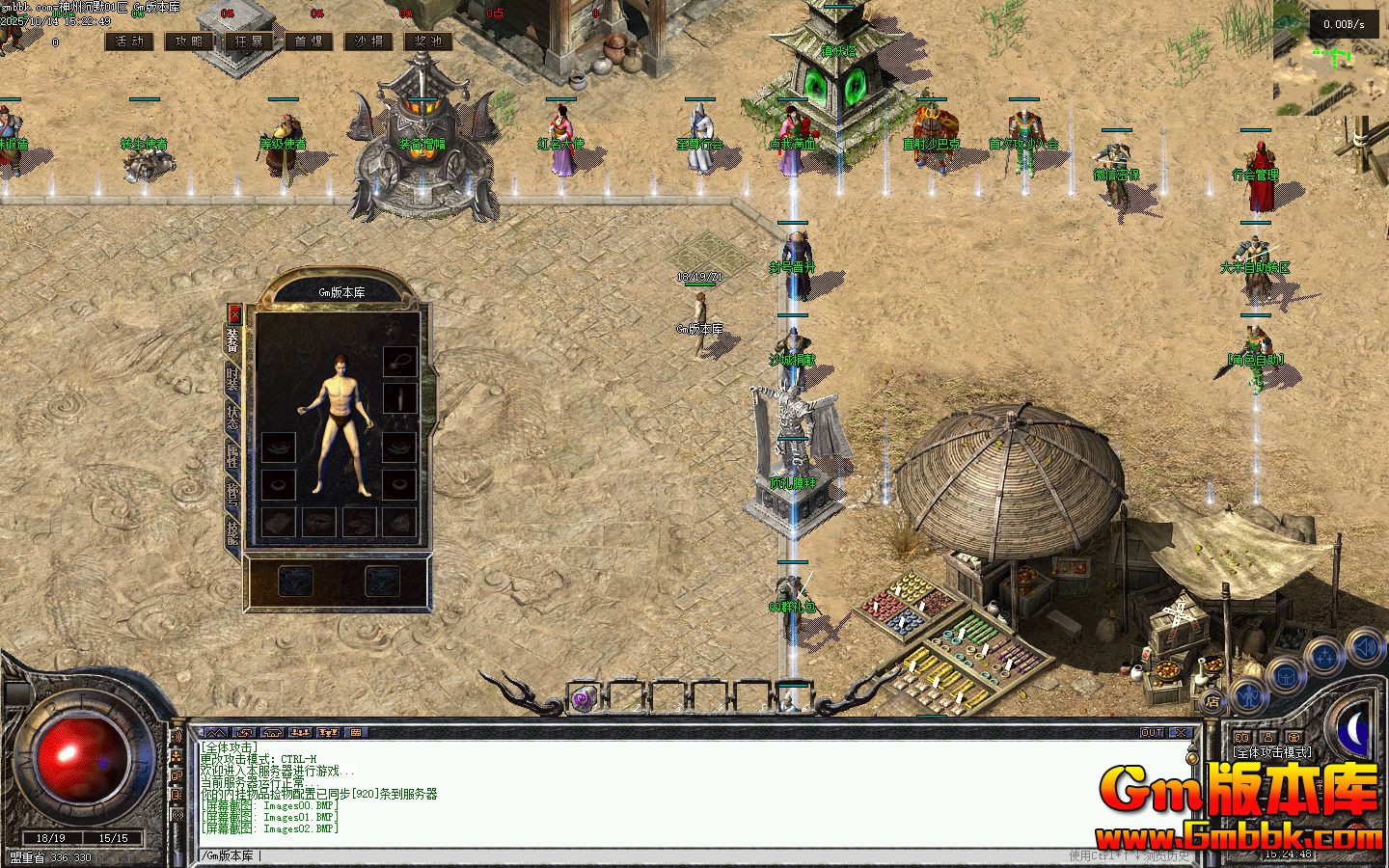Open the 店 shop round button
This screenshot has width=1389, height=868.
[x=1212, y=701]
